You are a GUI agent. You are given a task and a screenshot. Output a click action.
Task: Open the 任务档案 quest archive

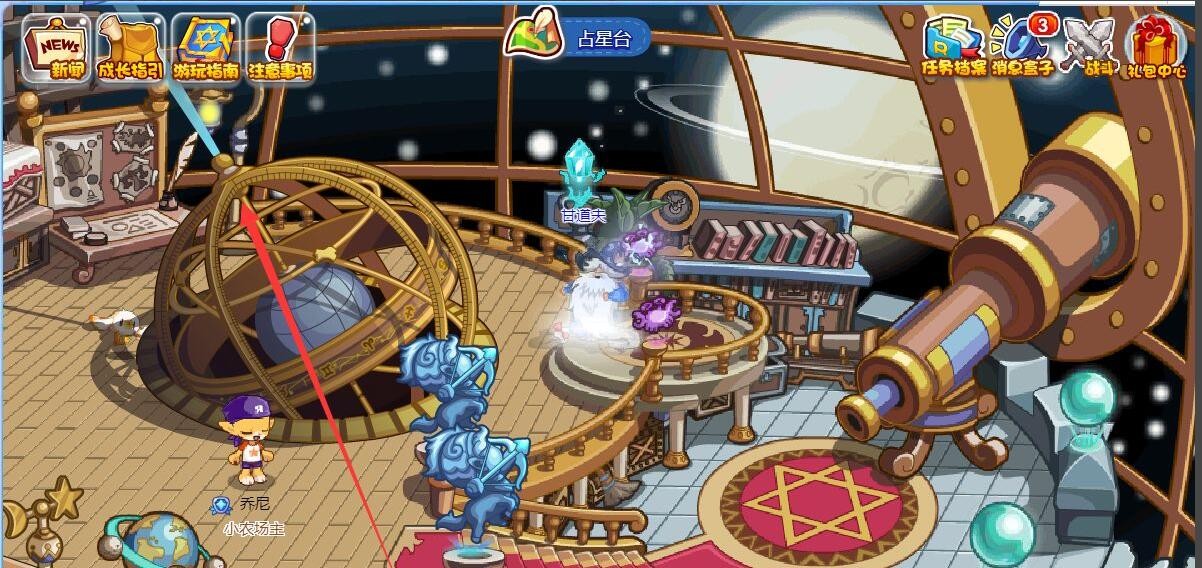[x=954, y=46]
